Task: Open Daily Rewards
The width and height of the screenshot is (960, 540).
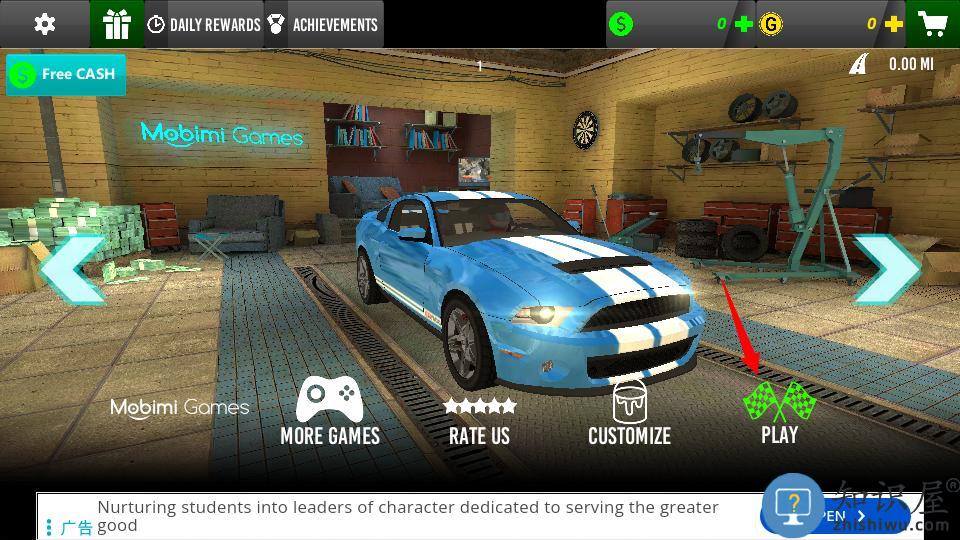Action: (x=204, y=25)
